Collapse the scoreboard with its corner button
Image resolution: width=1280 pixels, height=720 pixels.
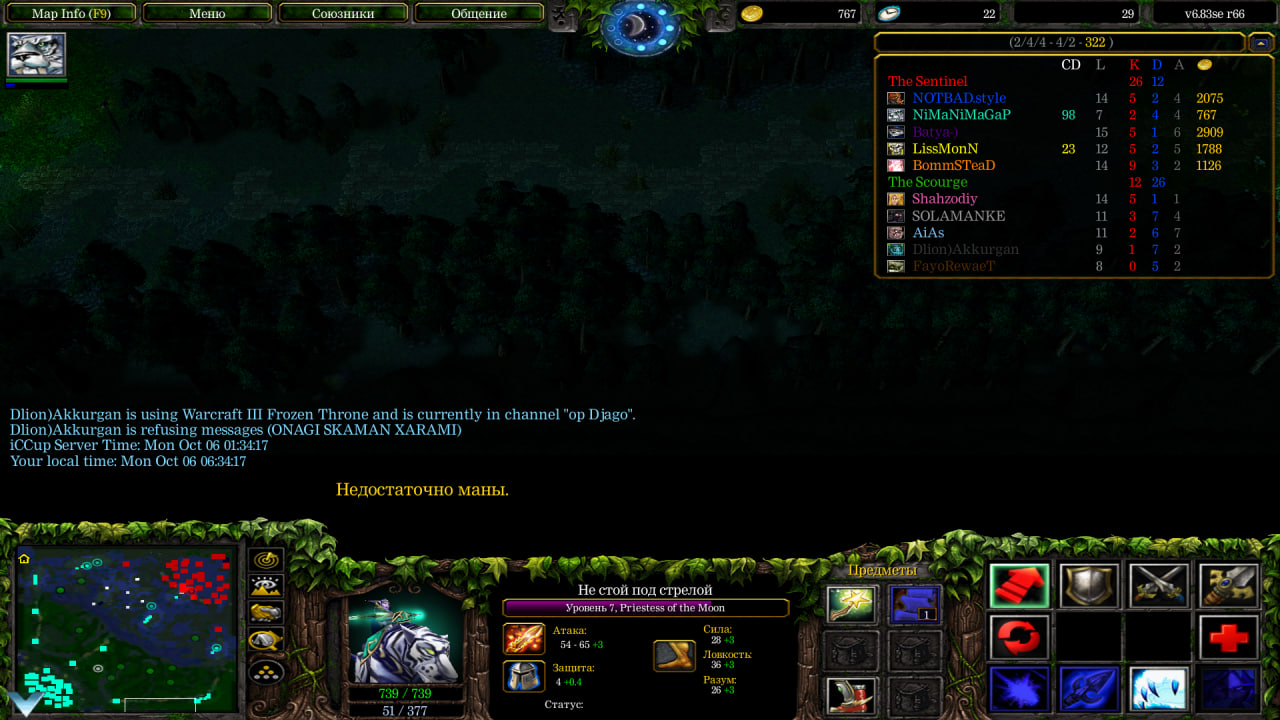click(x=1261, y=42)
